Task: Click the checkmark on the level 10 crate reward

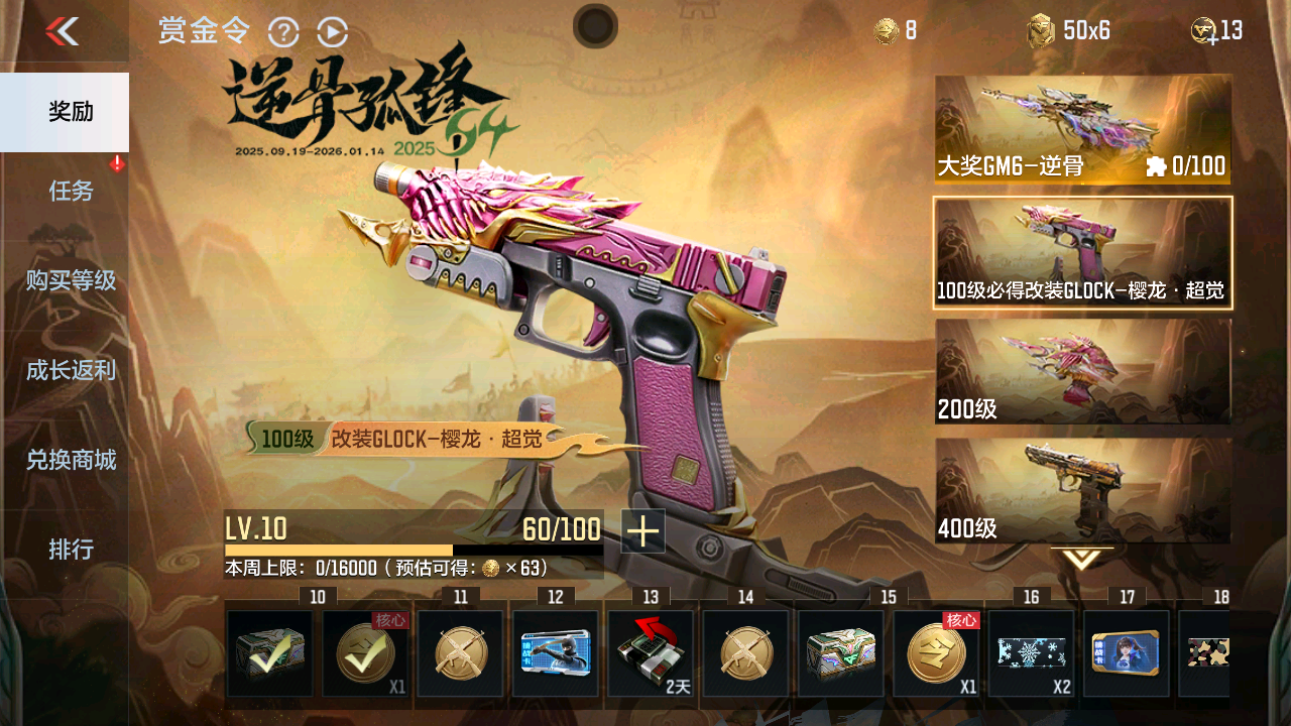Action: [270, 655]
